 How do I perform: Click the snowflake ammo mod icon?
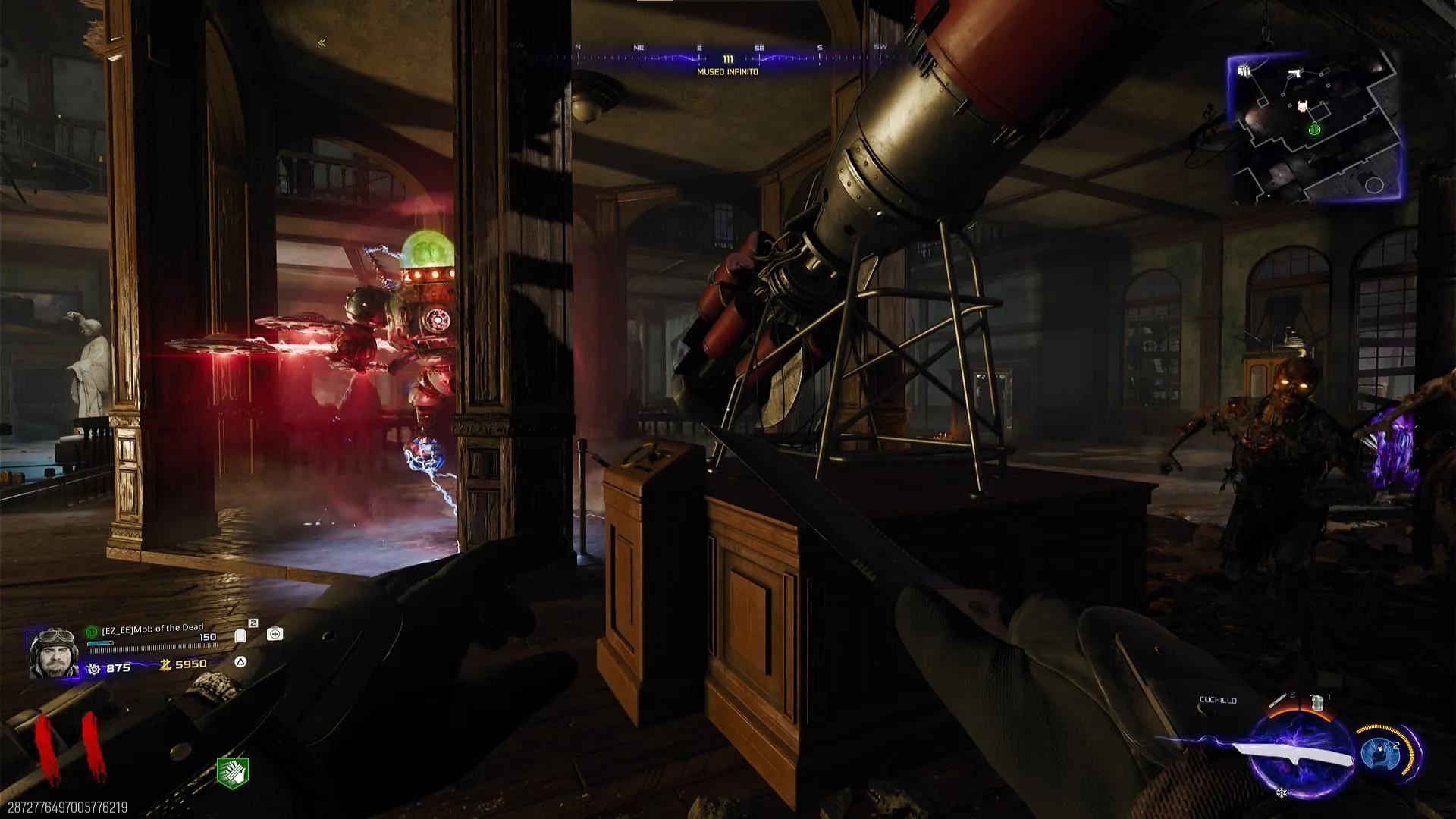click(x=1282, y=793)
